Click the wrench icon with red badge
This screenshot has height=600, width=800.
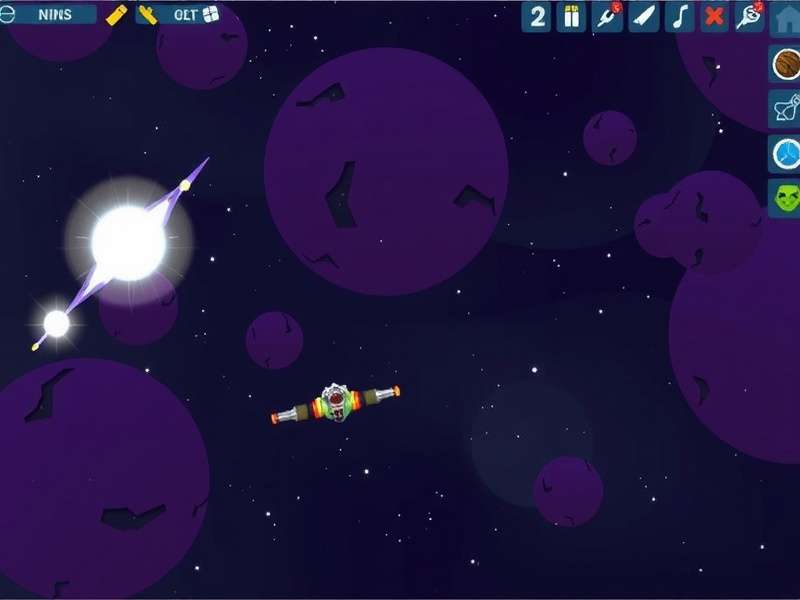coord(608,16)
